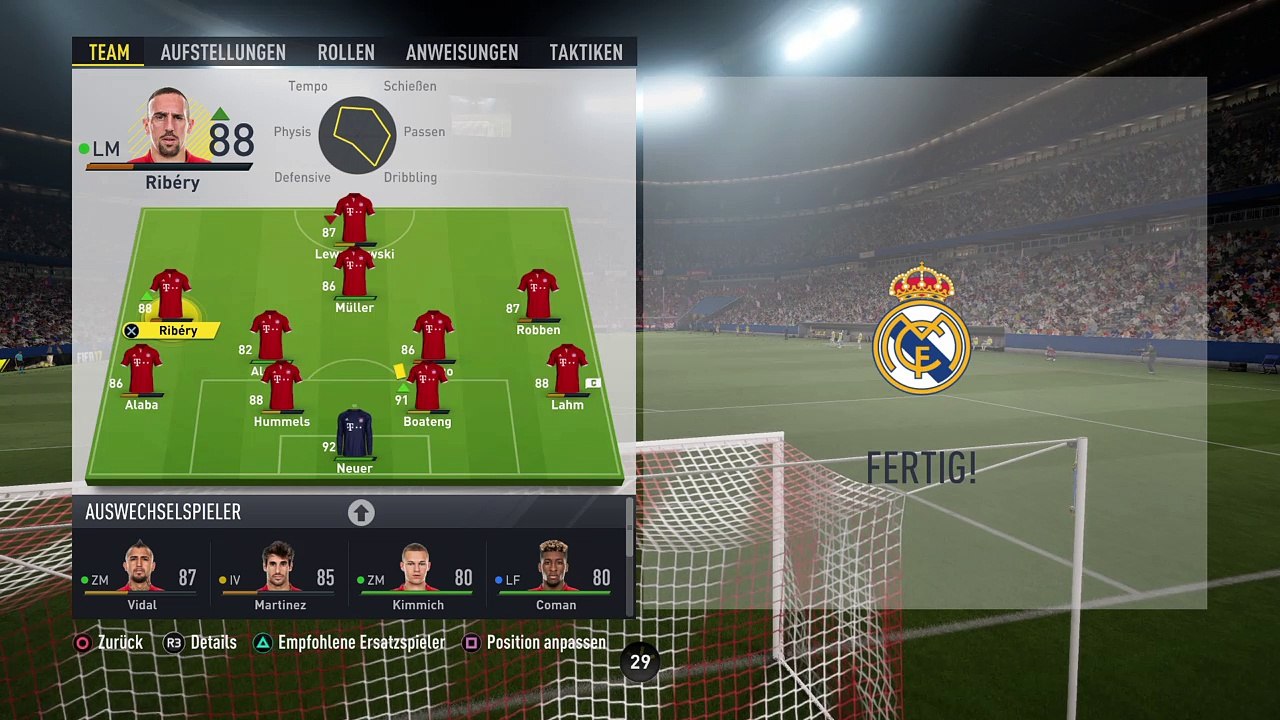Select Robben on the right wing
Image resolution: width=1280 pixels, height=720 pixels.
[x=538, y=295]
